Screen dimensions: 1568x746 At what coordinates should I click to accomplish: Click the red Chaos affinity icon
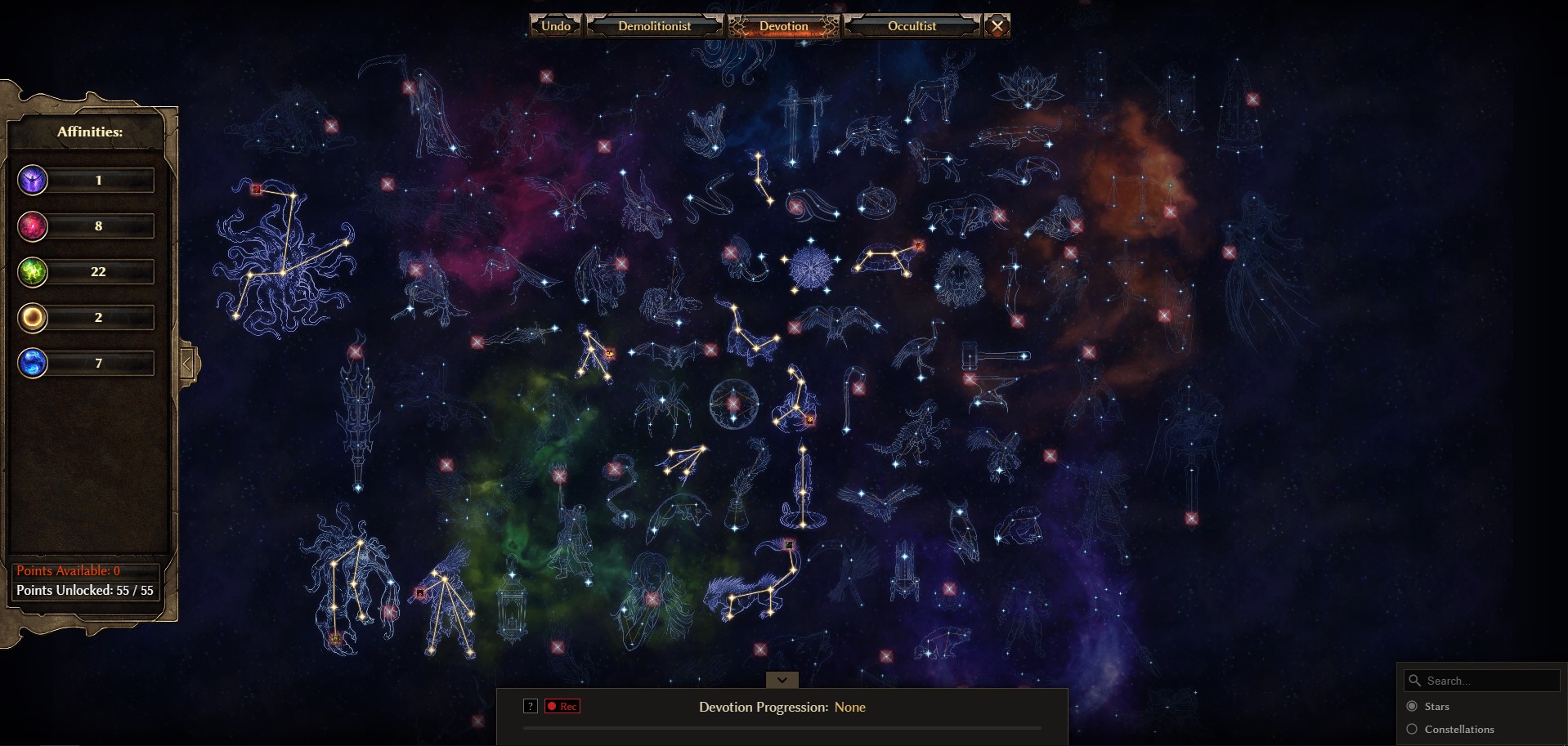pyautogui.click(x=33, y=226)
